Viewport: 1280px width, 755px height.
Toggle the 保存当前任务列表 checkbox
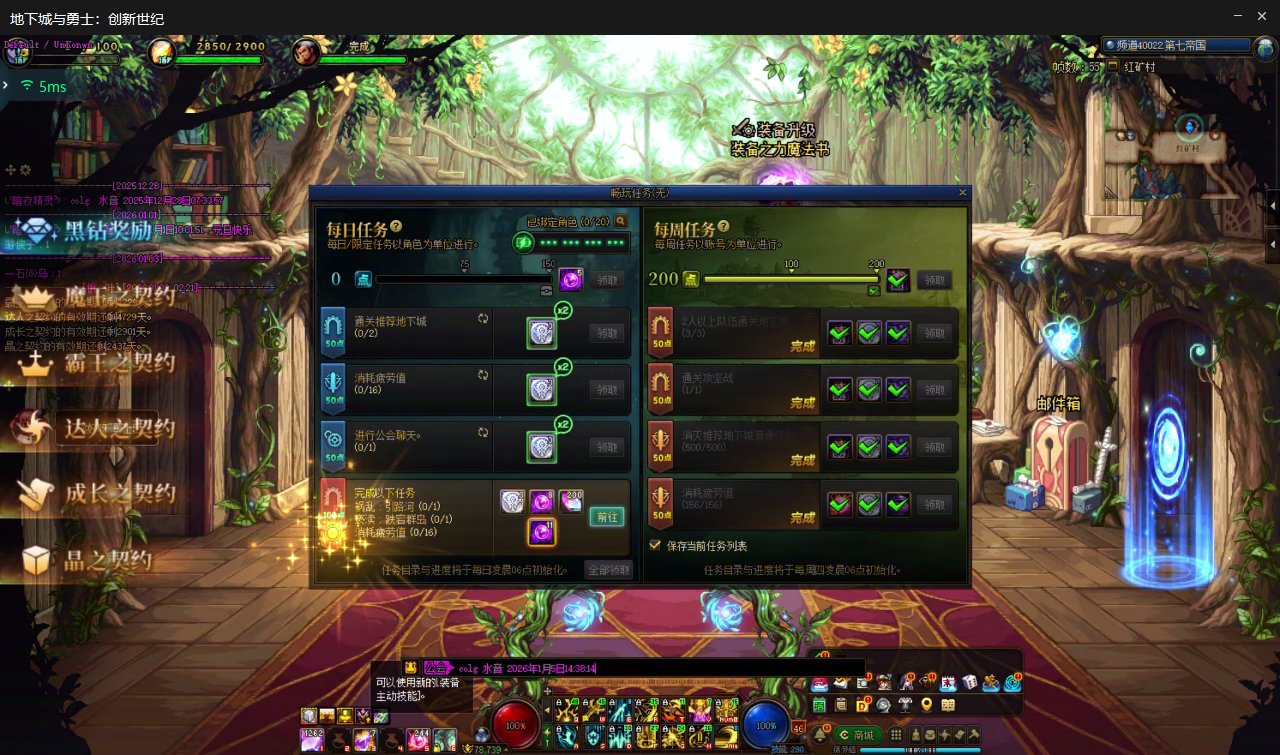click(656, 546)
